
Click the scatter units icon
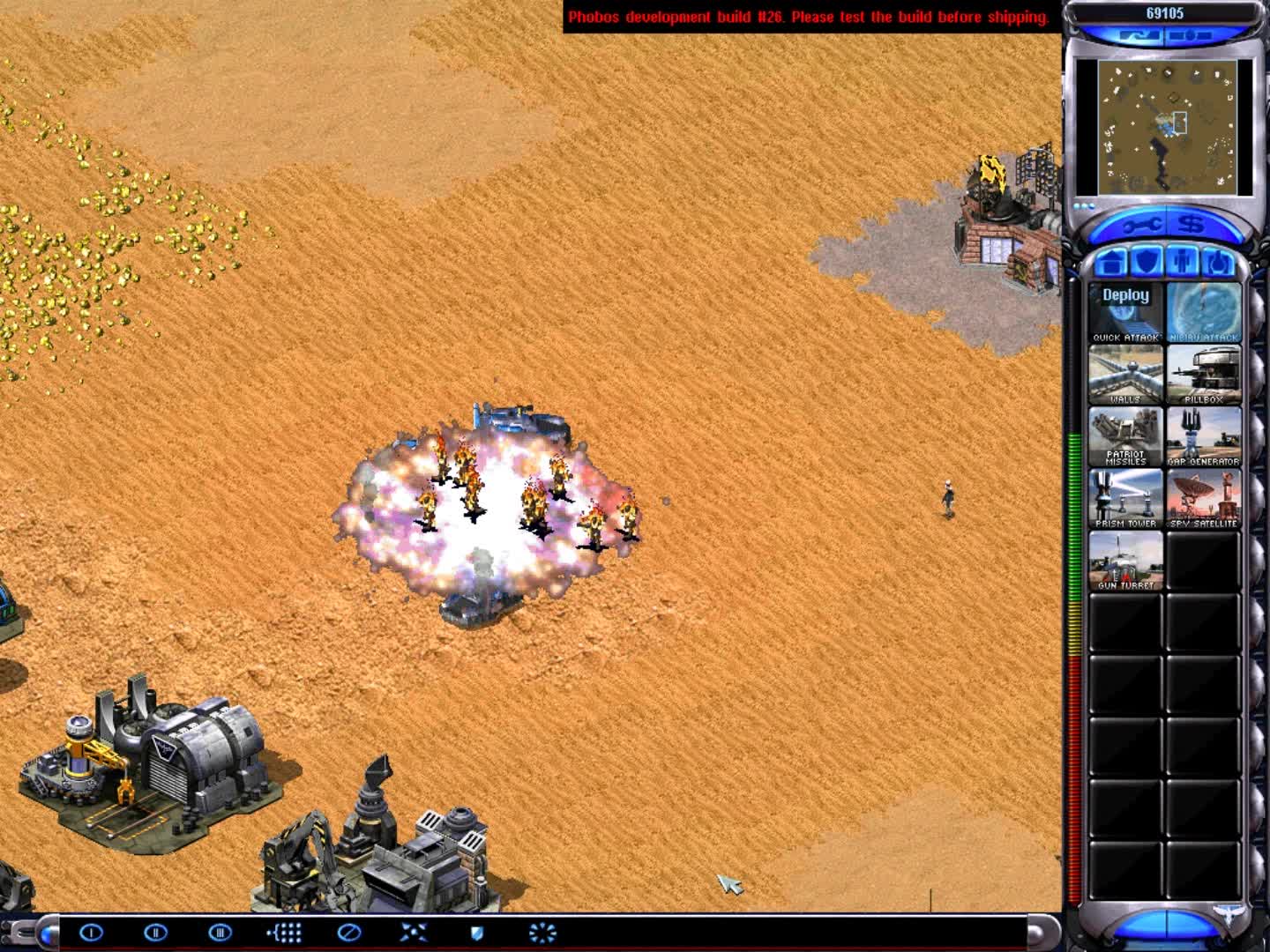tap(410, 933)
